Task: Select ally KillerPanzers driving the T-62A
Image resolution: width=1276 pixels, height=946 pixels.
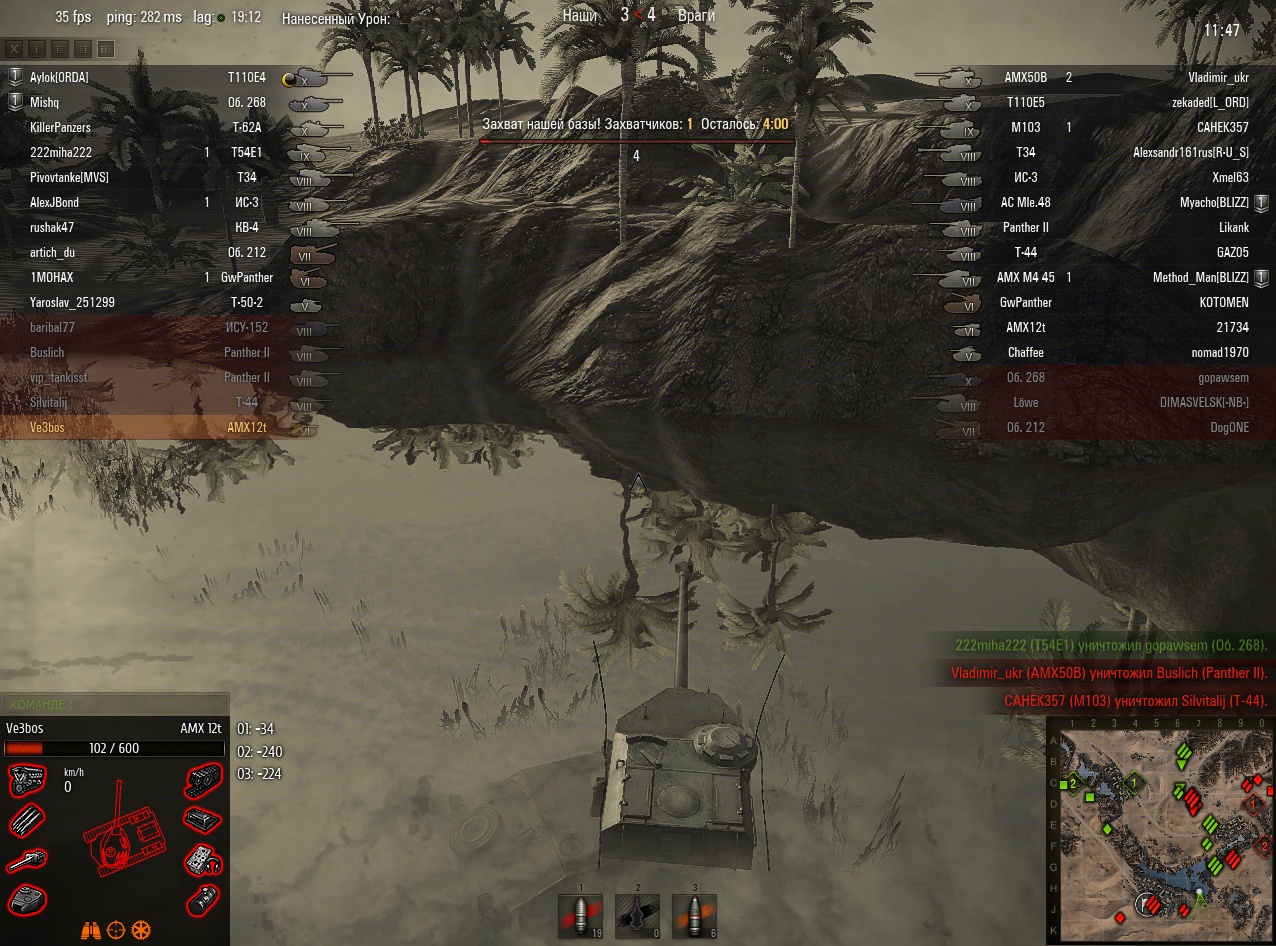Action: point(60,128)
